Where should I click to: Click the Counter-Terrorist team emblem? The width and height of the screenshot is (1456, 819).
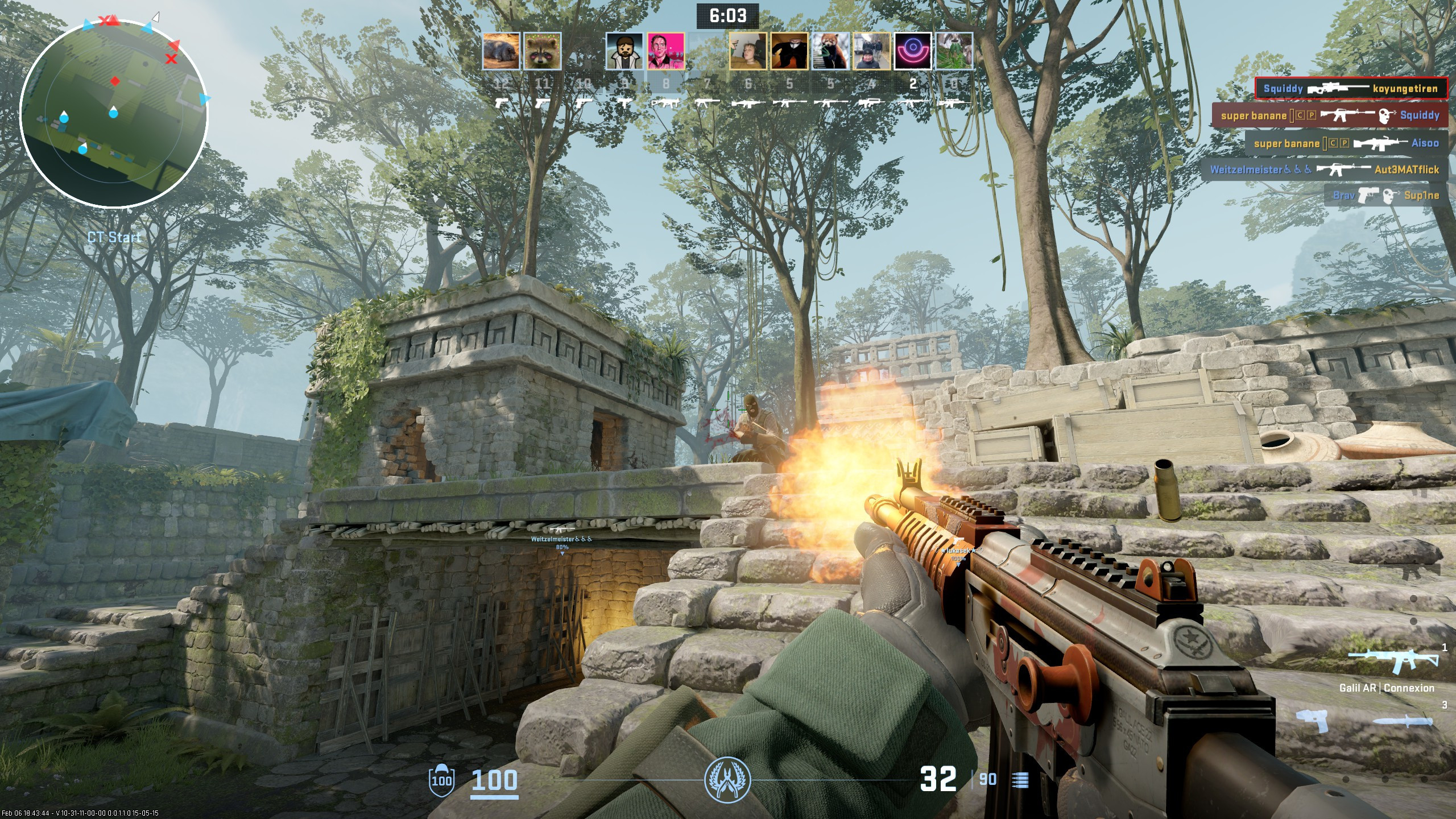point(727,779)
